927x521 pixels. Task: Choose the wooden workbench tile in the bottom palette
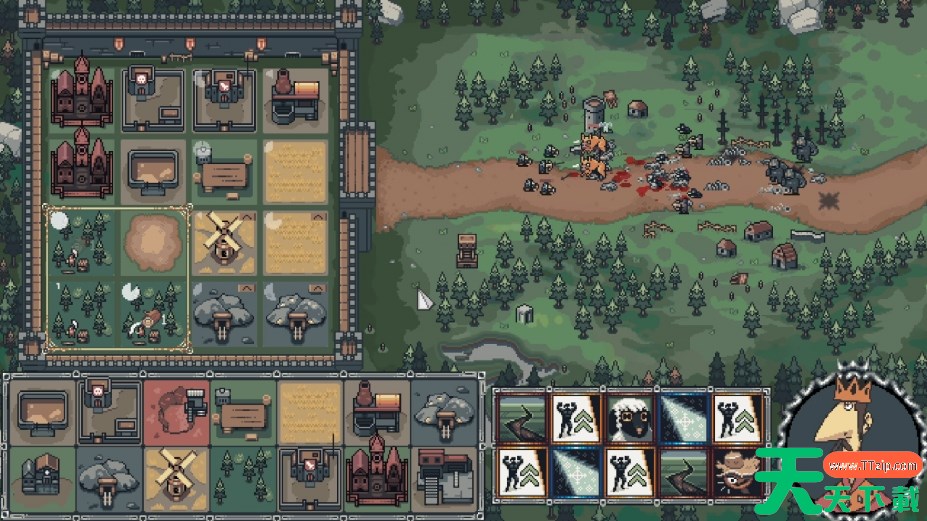242,410
